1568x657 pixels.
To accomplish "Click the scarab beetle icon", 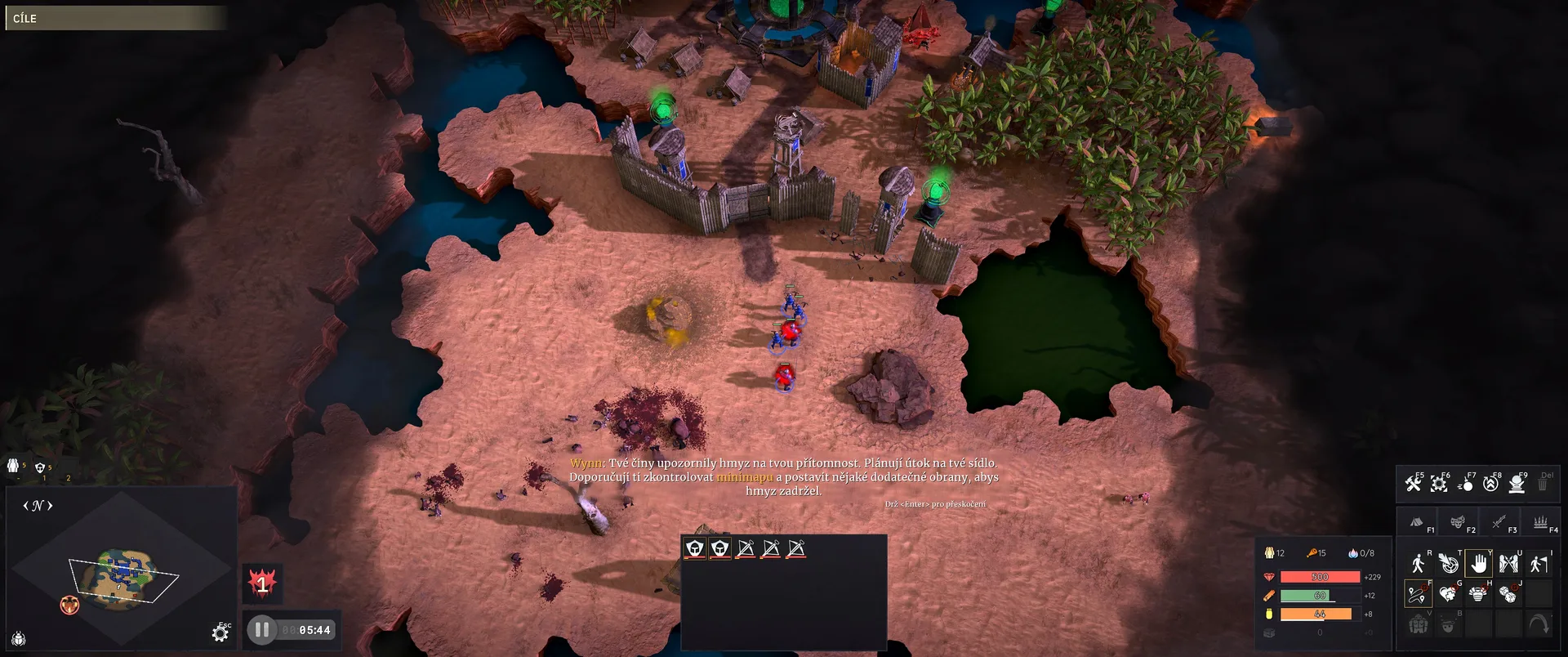I will 18,639.
